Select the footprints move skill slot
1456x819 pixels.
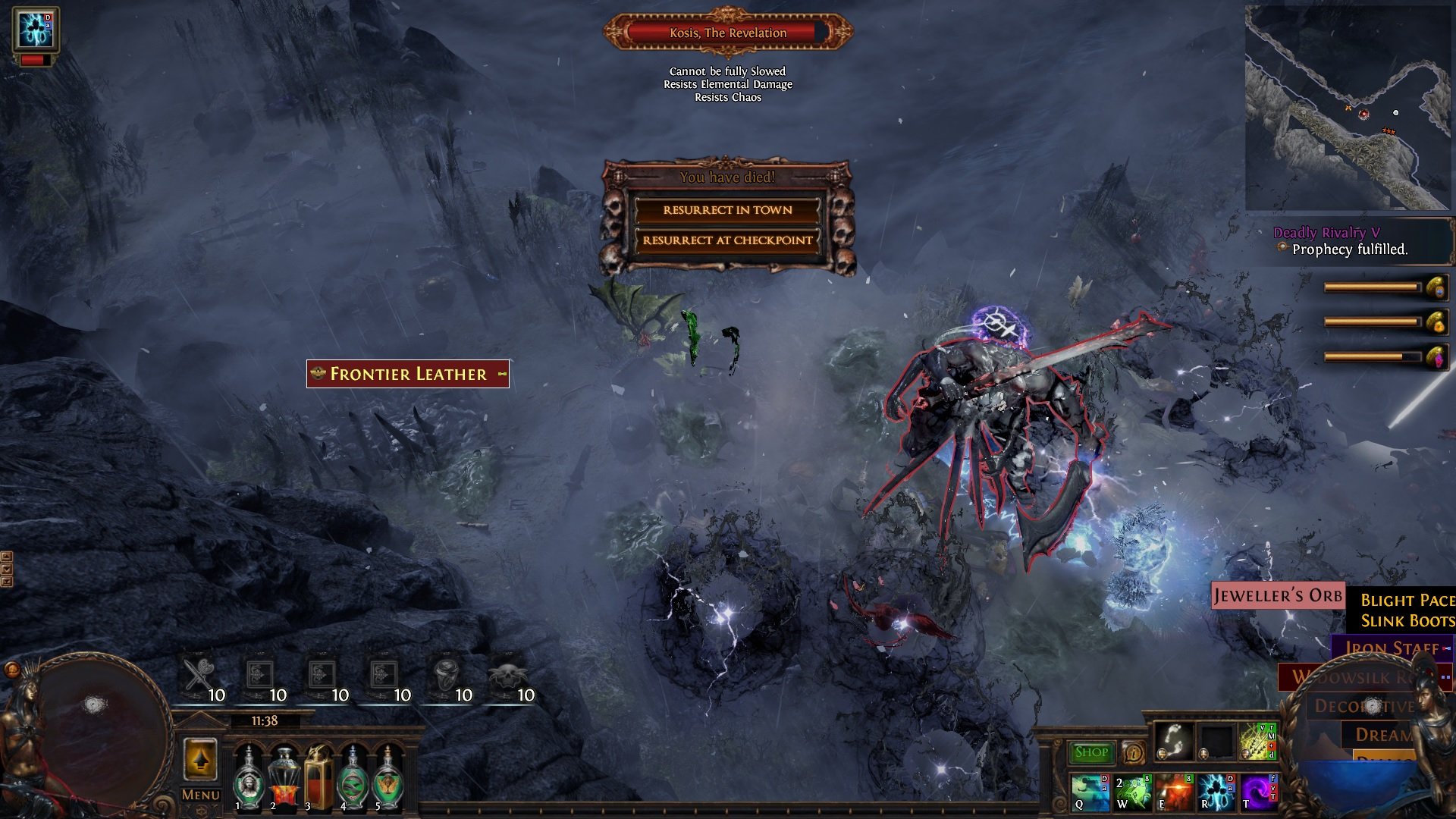click(1174, 741)
